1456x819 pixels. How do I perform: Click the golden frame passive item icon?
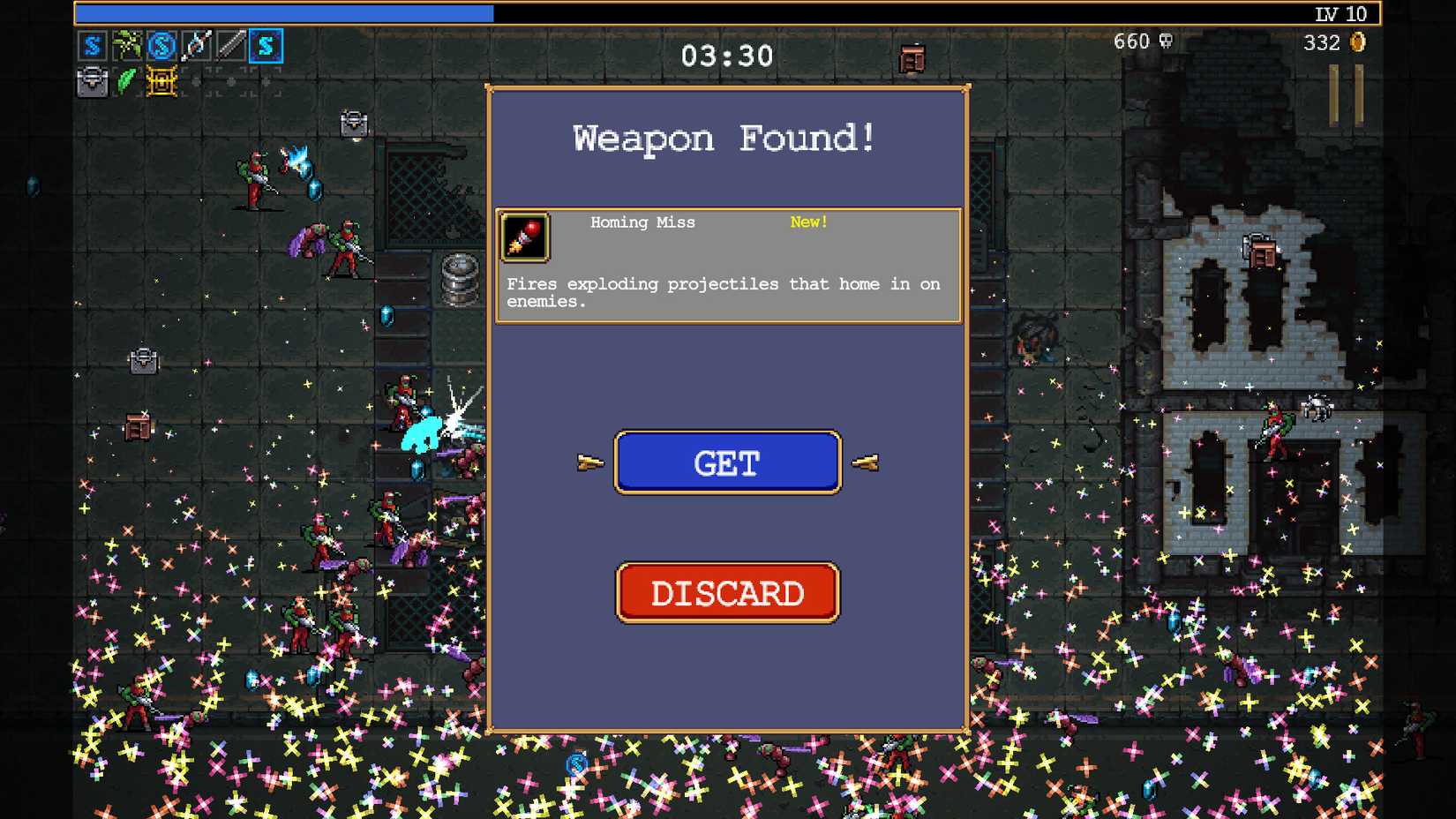161,81
